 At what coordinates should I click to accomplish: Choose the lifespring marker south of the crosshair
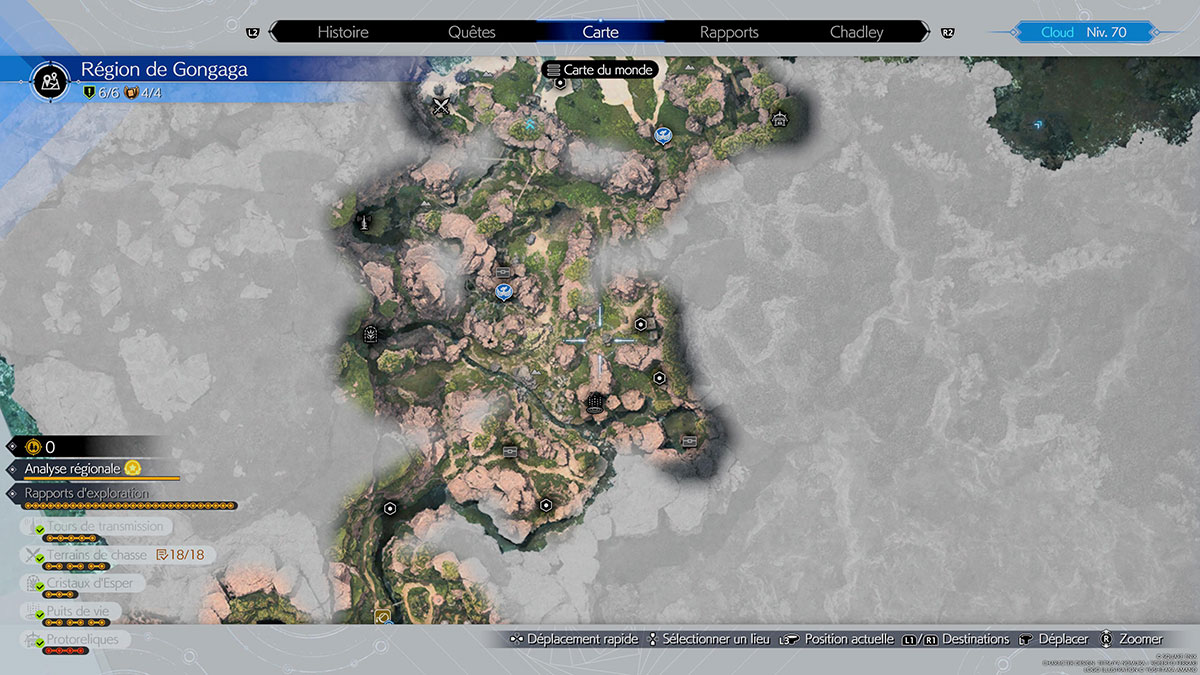594,404
